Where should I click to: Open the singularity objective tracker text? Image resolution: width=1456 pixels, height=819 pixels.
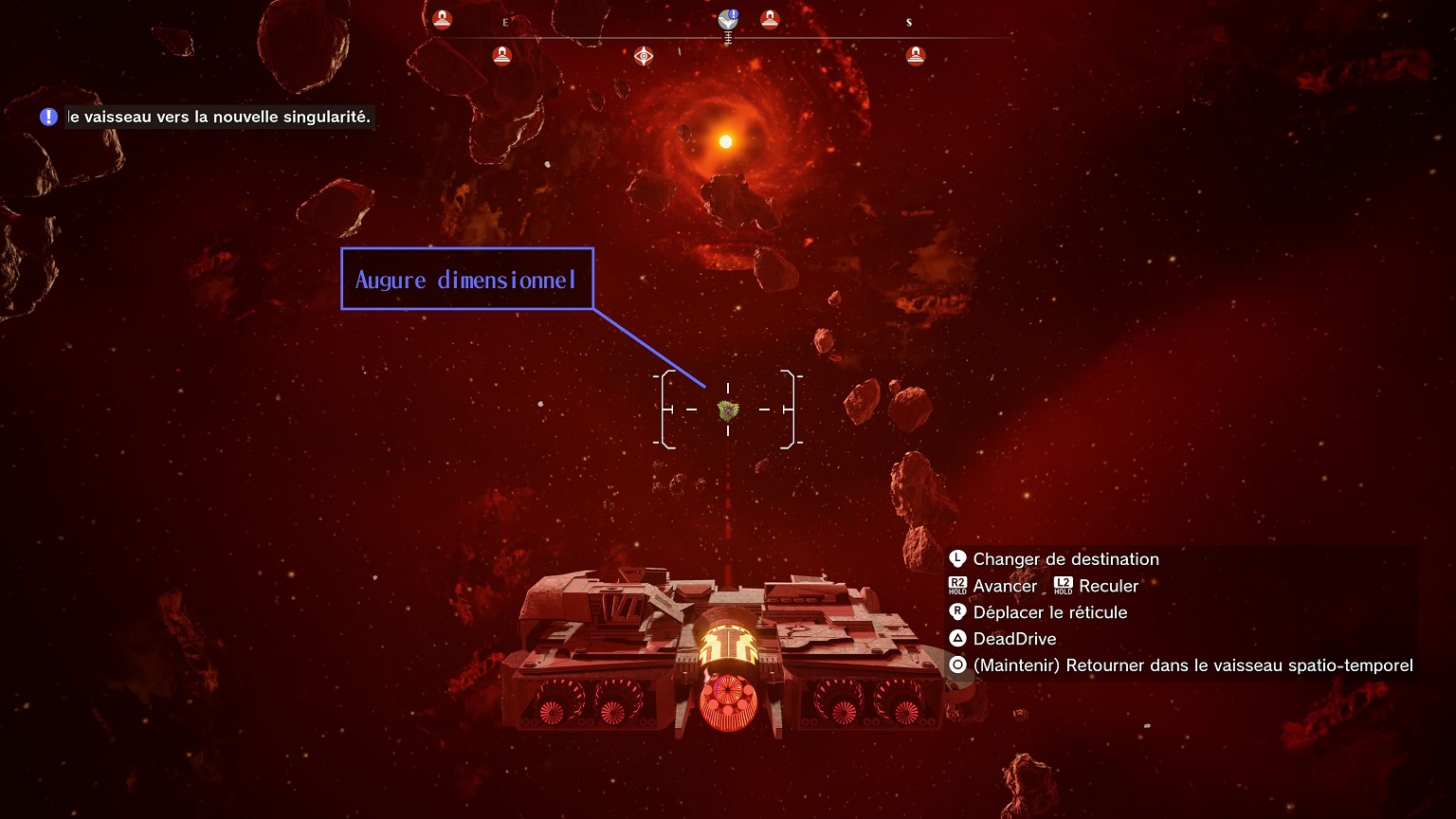(219, 118)
